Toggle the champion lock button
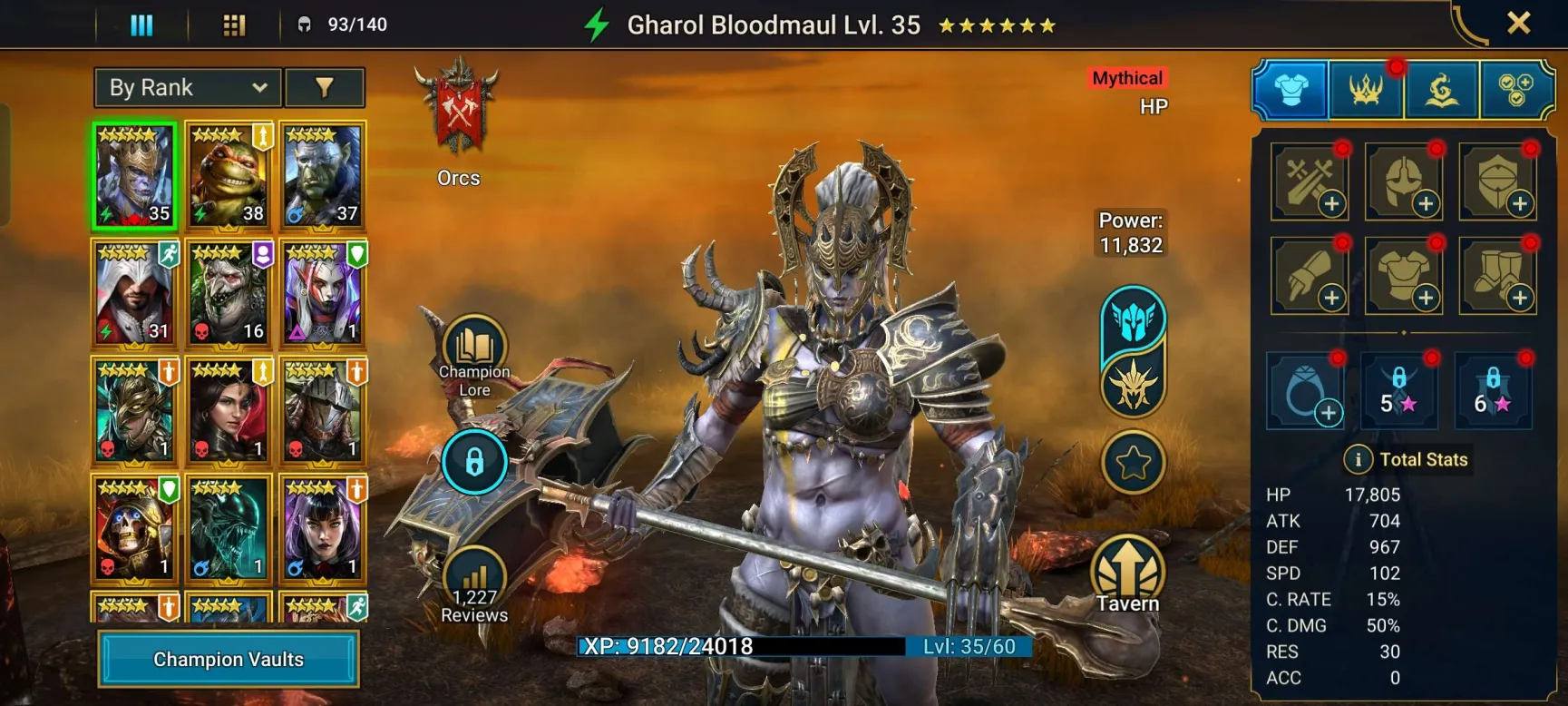 point(474,462)
